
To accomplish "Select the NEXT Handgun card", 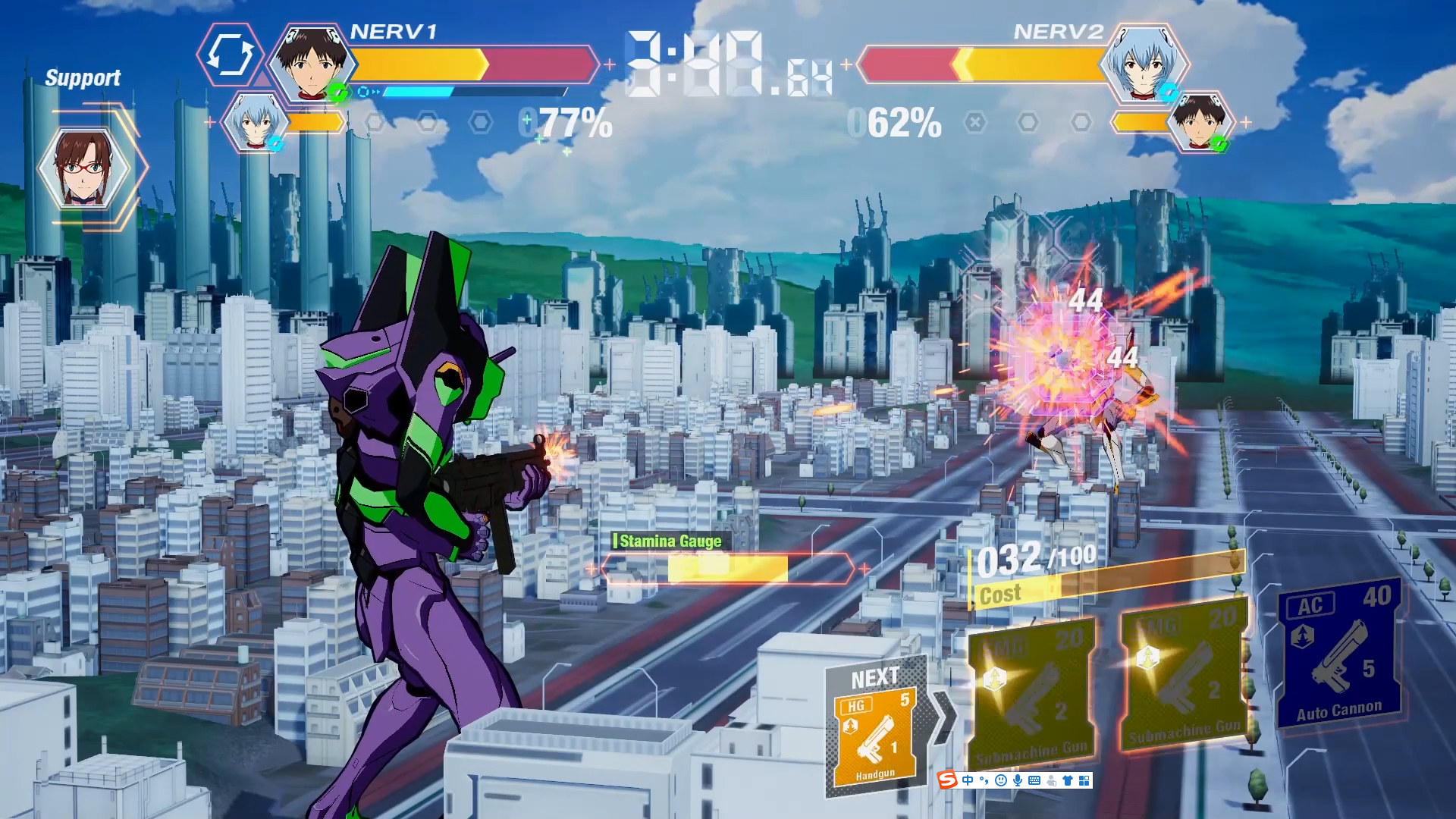I will pyautogui.click(x=875, y=736).
